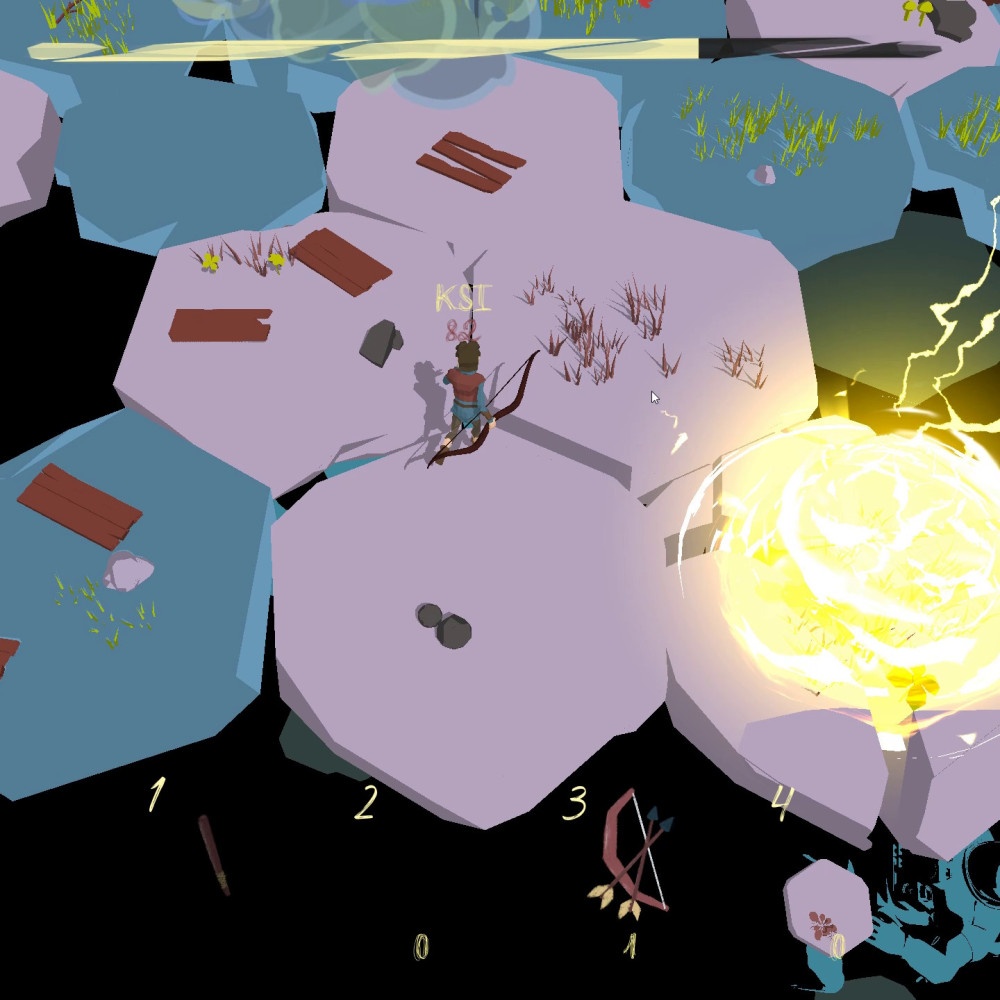
Task: Choose the hexagon tile item in slot 4
Action: click(x=826, y=907)
